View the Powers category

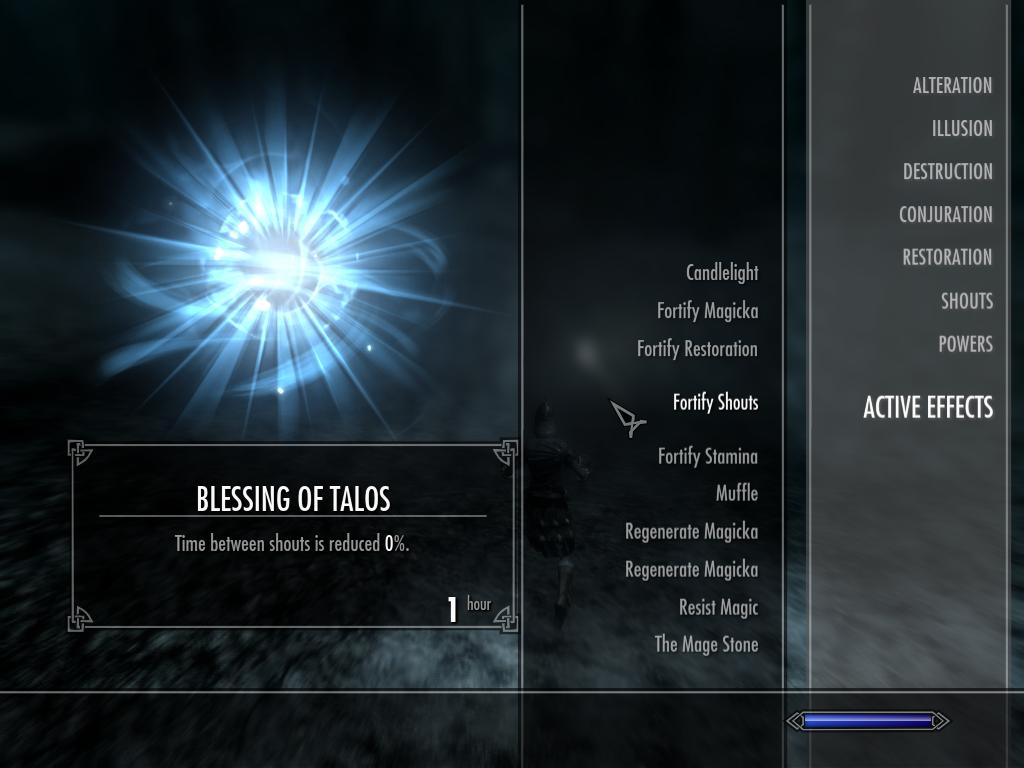[x=965, y=344]
